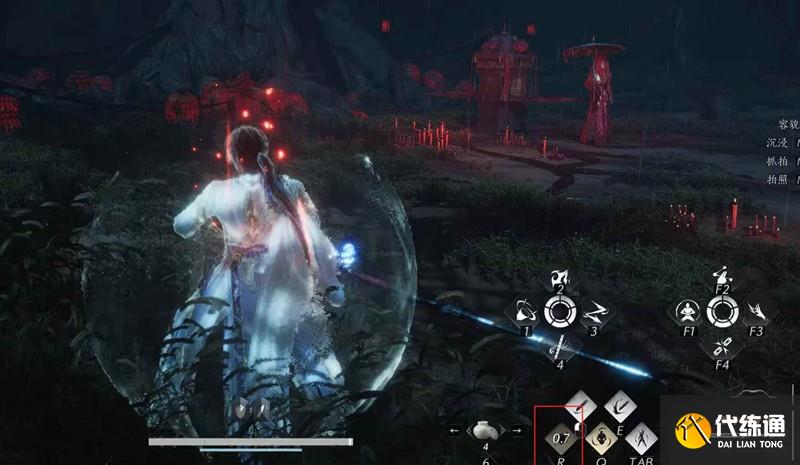Select the F4 crossed scrolls skill
Screen dimensions: 800x465
[721, 347]
